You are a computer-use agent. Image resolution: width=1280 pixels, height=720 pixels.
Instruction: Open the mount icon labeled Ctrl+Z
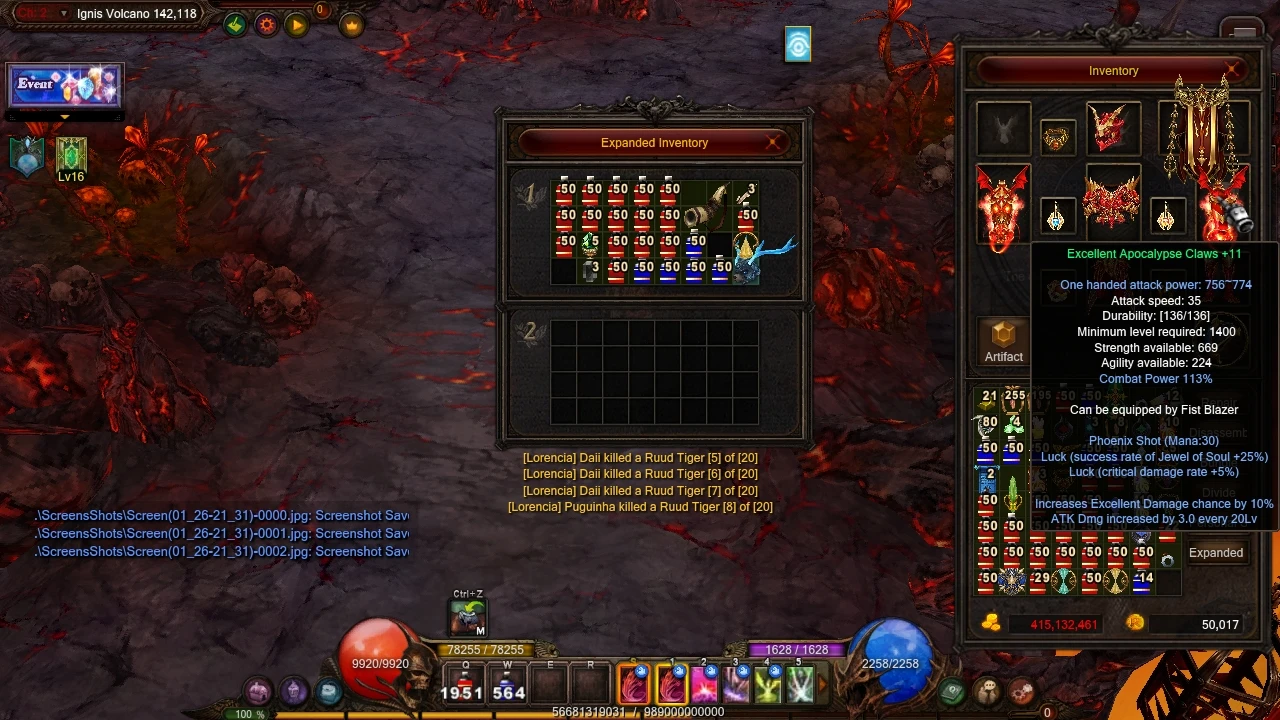pos(467,617)
